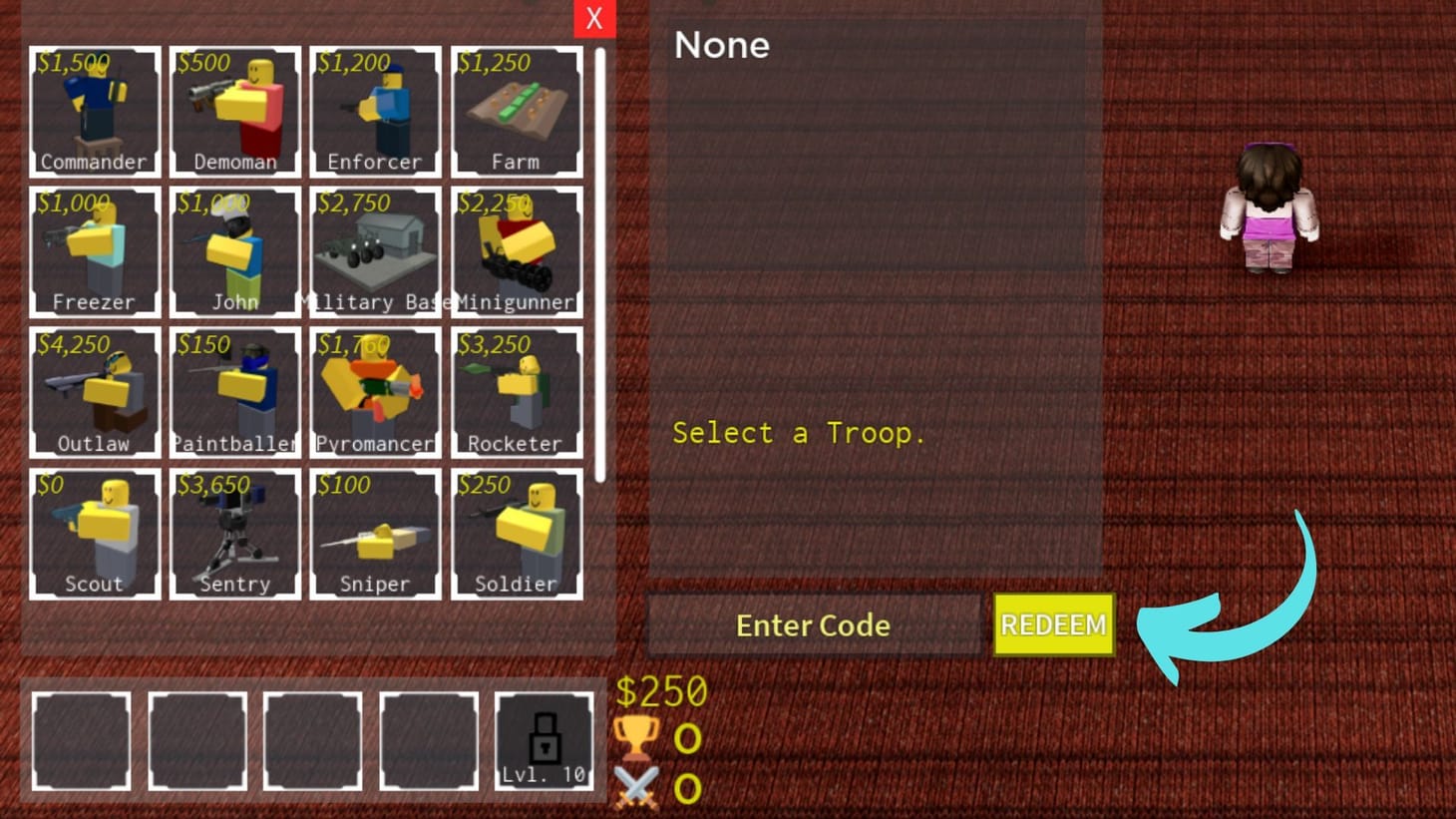The height and width of the screenshot is (819, 1456).
Task: Select the Sentry troop
Action: pyautogui.click(x=235, y=534)
